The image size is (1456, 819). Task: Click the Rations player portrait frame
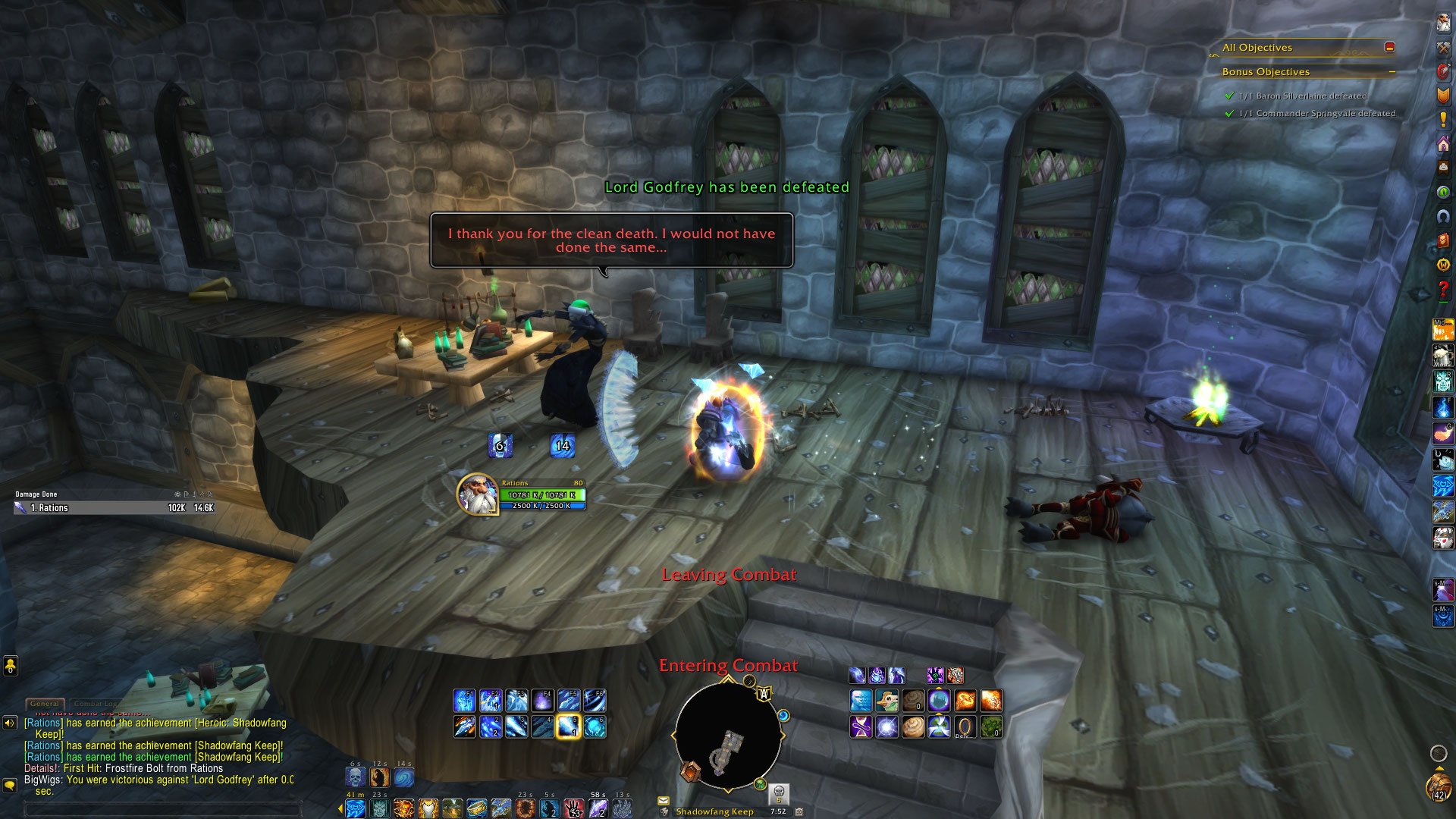point(477,494)
